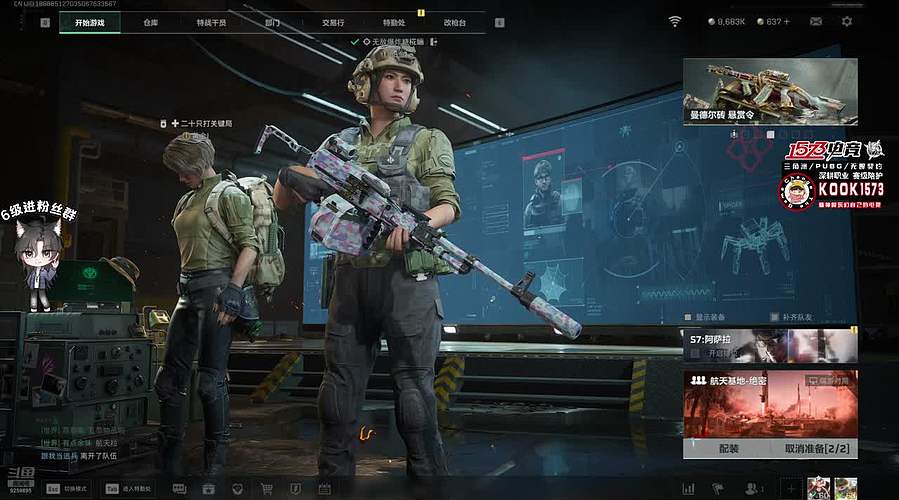Screen dimensions: 899x500
Task: Open the bar chart statistics icon
Action: (688, 489)
